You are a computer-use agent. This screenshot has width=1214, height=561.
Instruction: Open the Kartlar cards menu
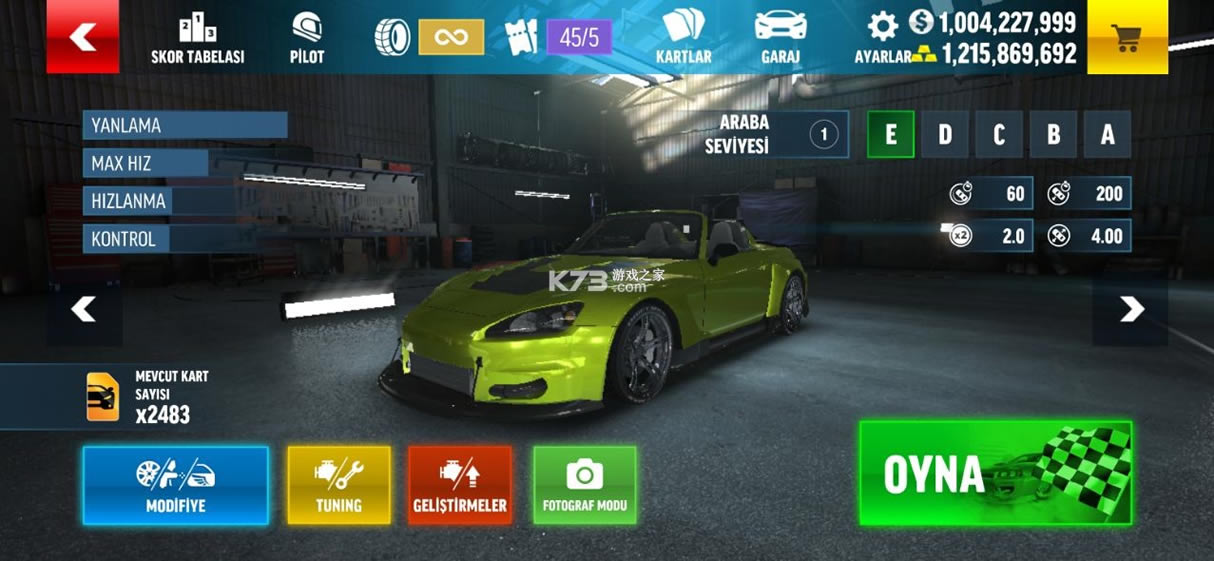[683, 40]
